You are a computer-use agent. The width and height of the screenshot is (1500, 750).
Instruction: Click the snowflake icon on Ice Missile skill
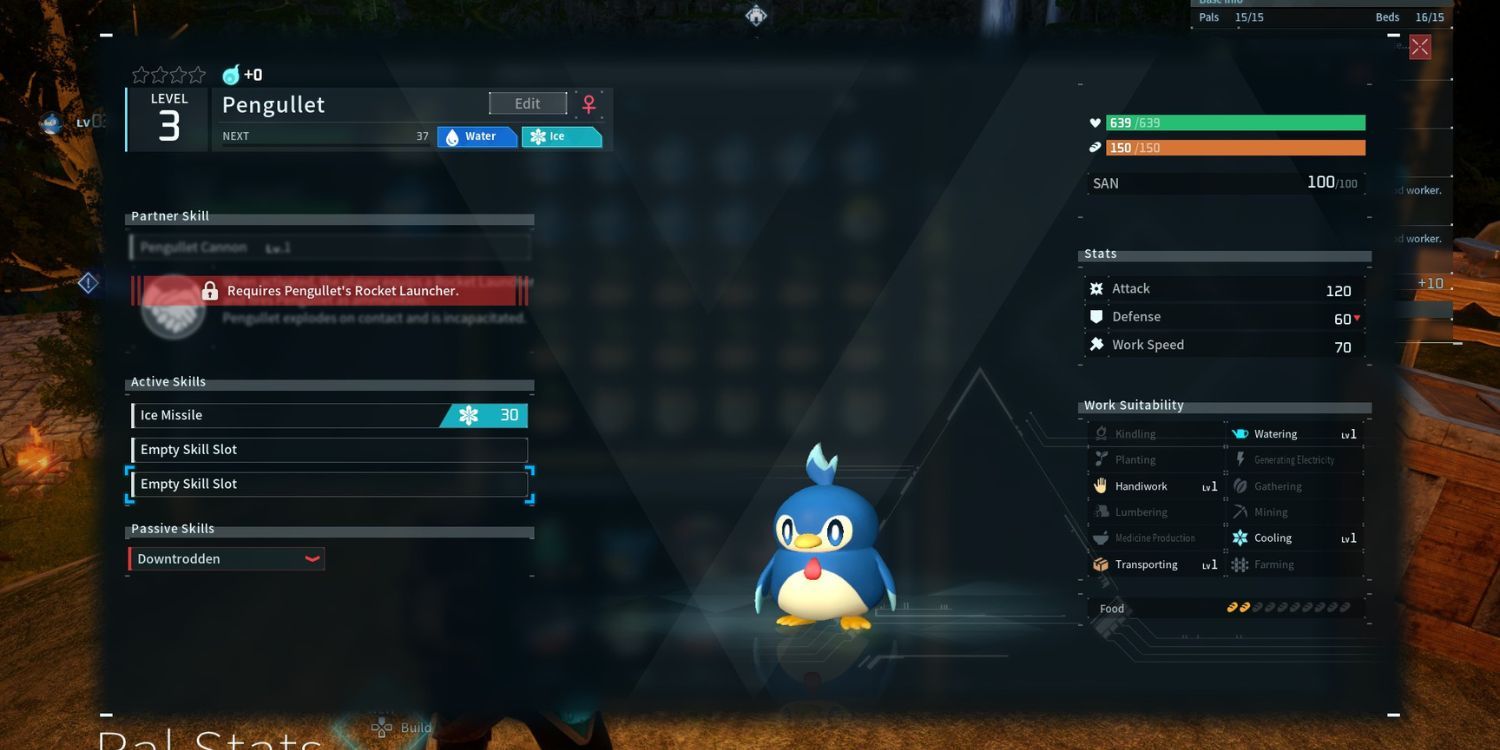click(470, 414)
